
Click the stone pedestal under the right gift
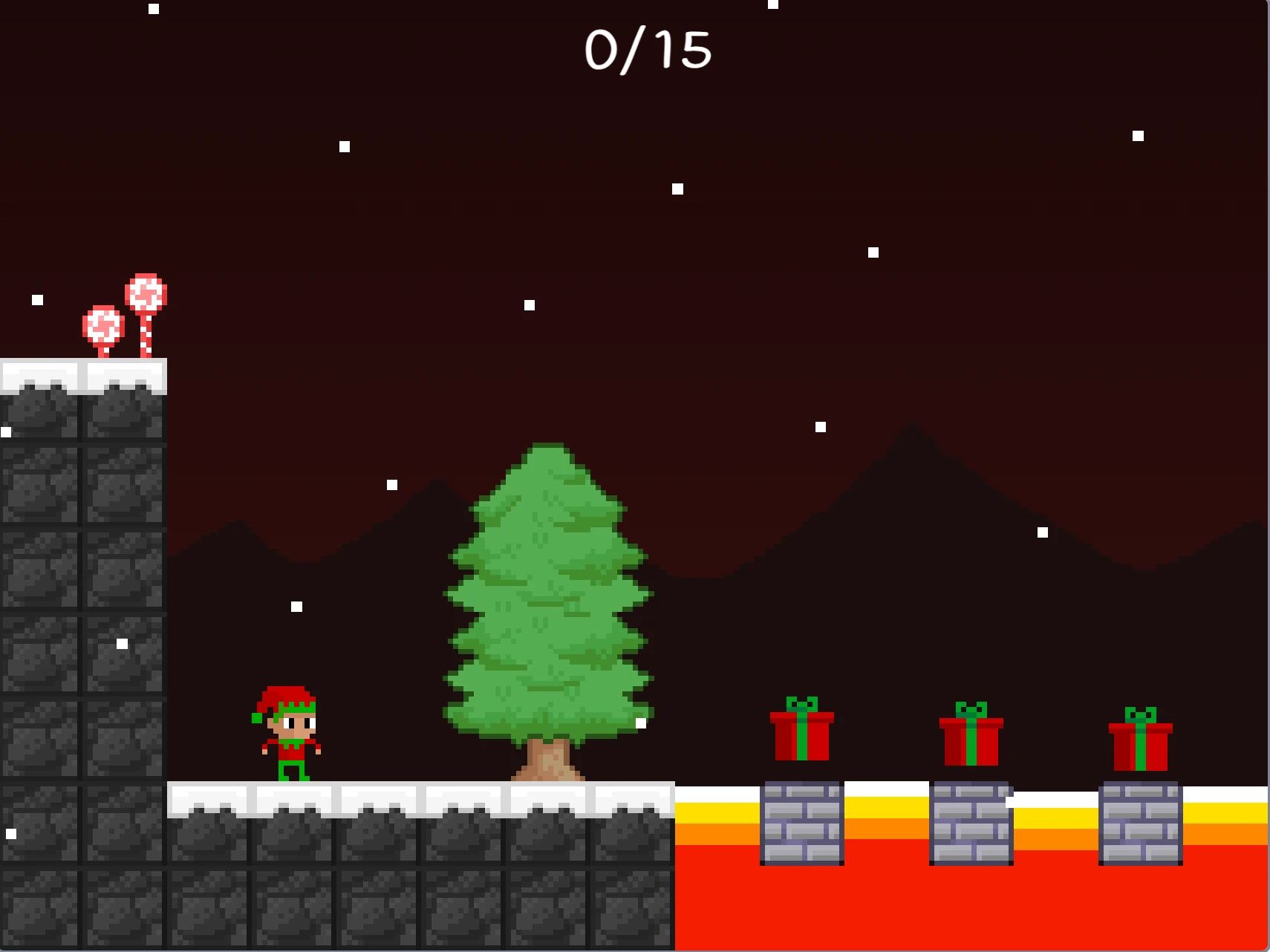[x=1141, y=824]
